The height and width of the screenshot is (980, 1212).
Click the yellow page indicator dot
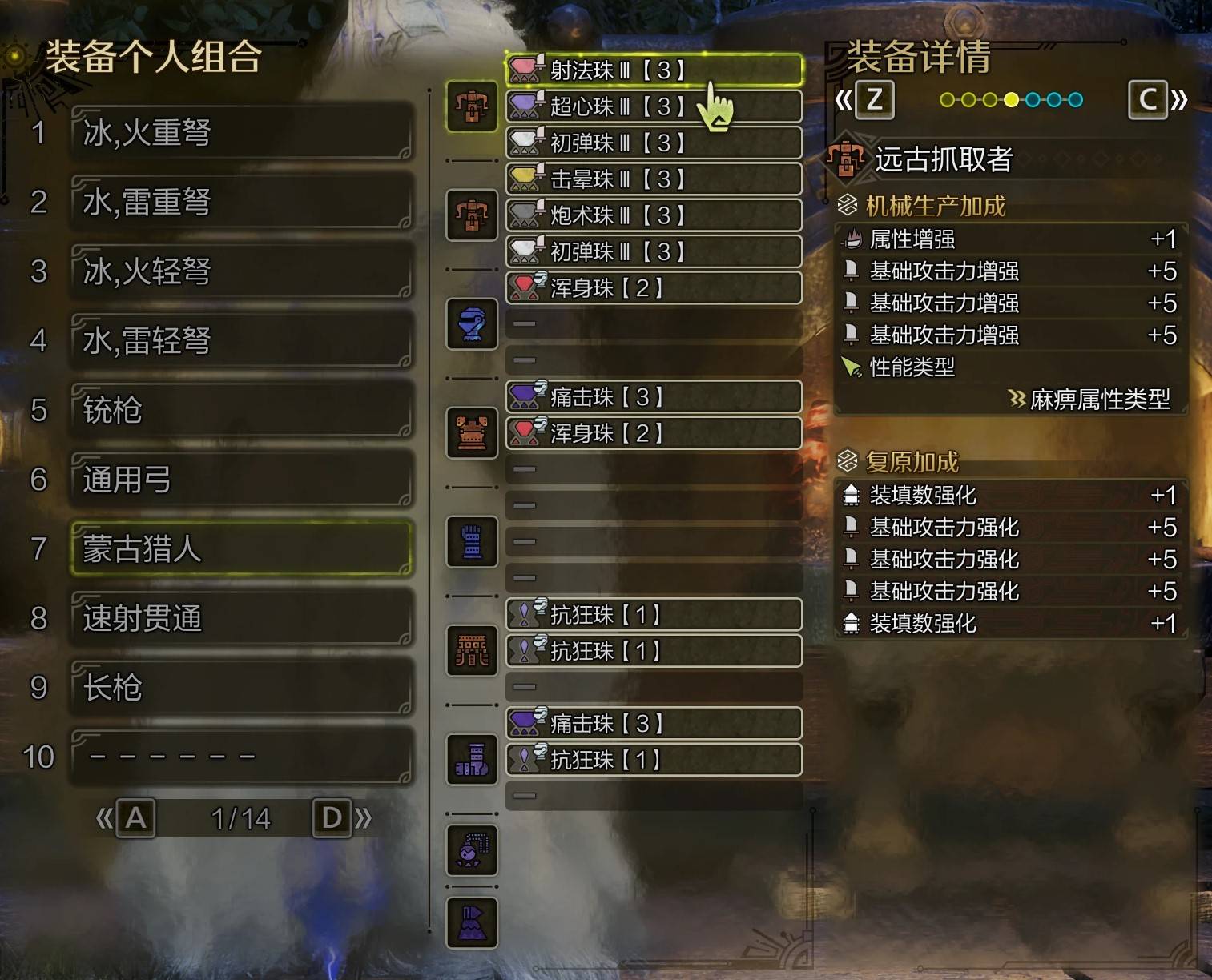click(x=1012, y=100)
